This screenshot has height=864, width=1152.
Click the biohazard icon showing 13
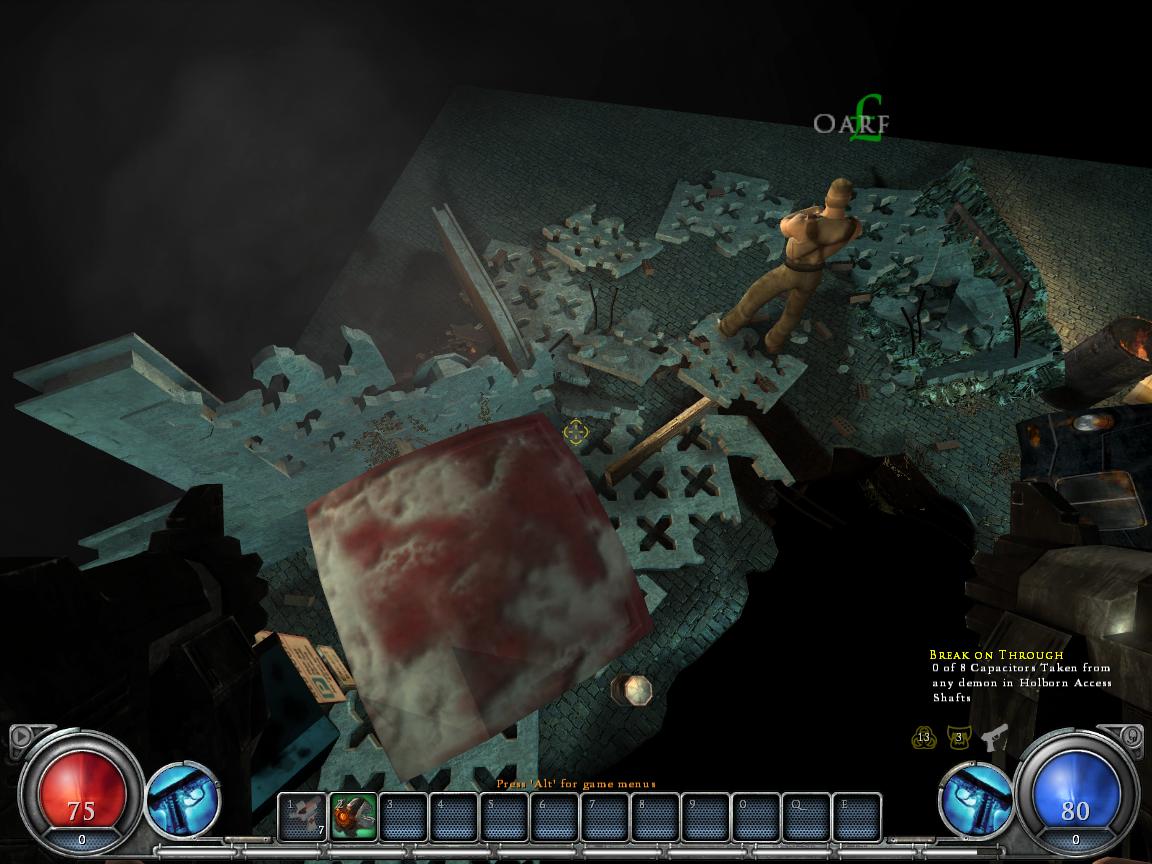[924, 739]
